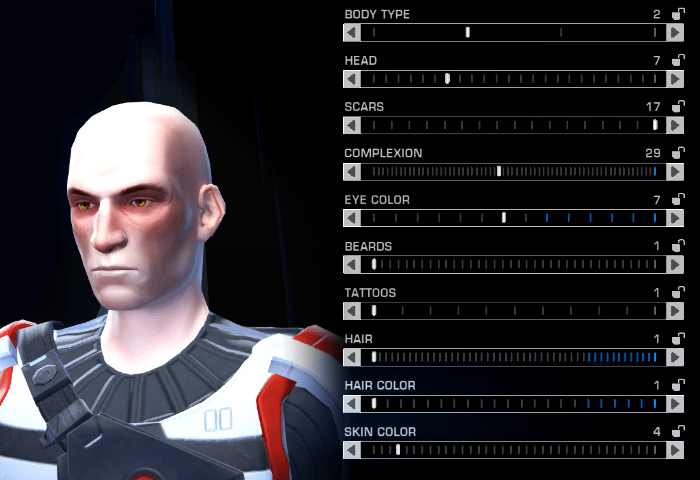The width and height of the screenshot is (700, 480).
Task: Toggle the lock icon for Body Type
Action: [678, 14]
